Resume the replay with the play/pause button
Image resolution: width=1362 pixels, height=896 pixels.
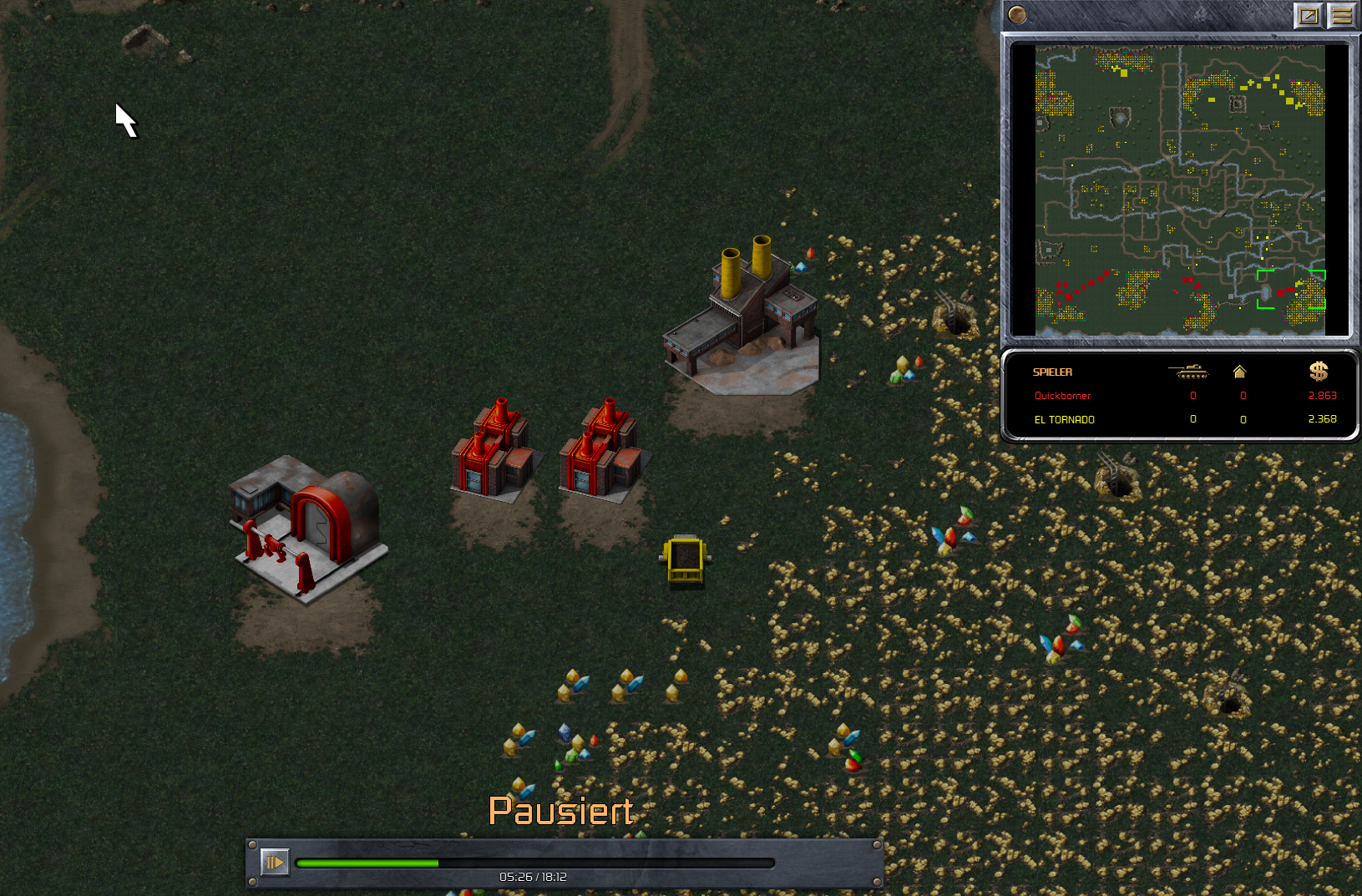pos(275,862)
